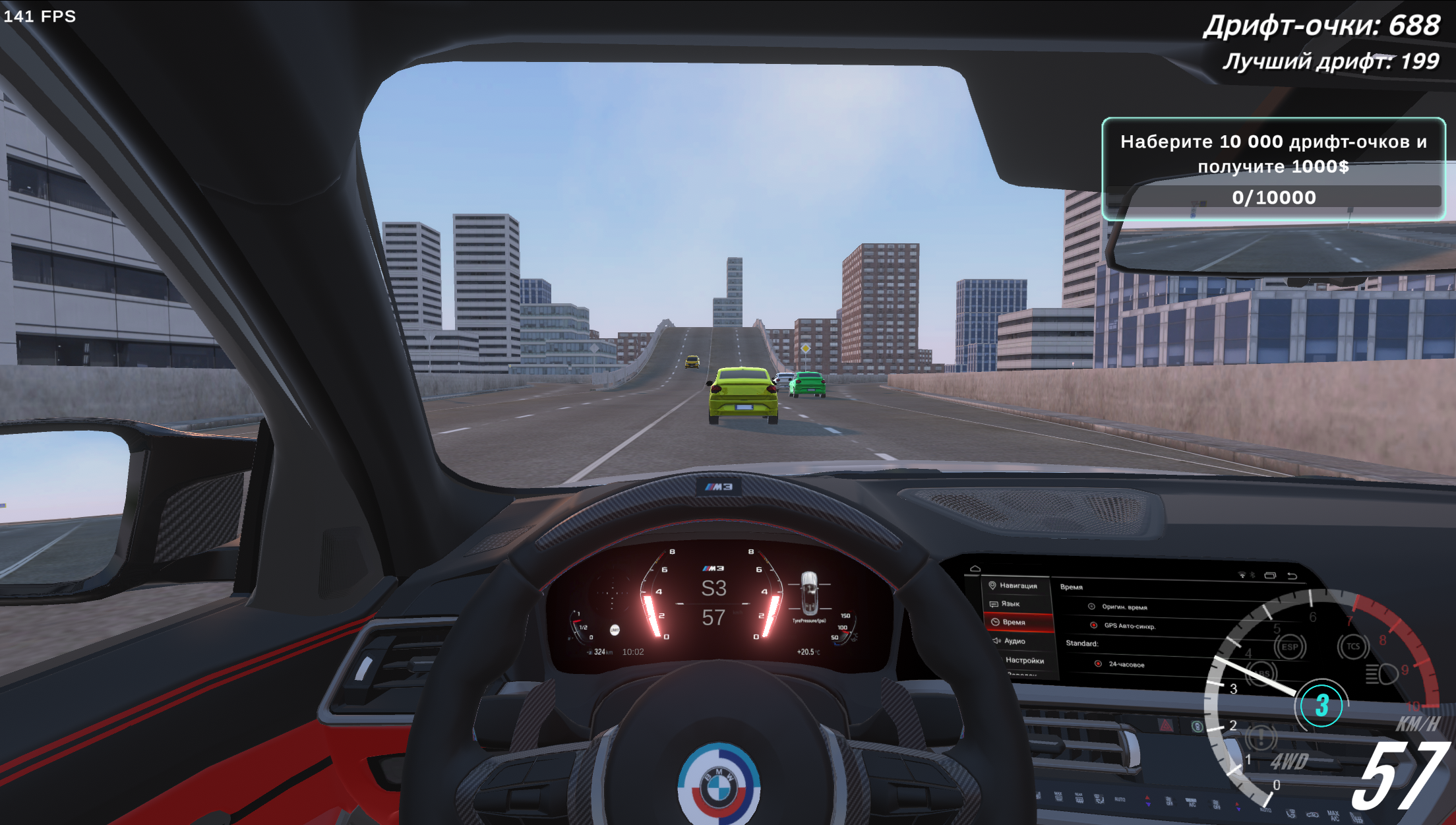Tap the Wi-Fi icon on infotainment status bar
The width and height of the screenshot is (1456, 825).
(x=1242, y=575)
